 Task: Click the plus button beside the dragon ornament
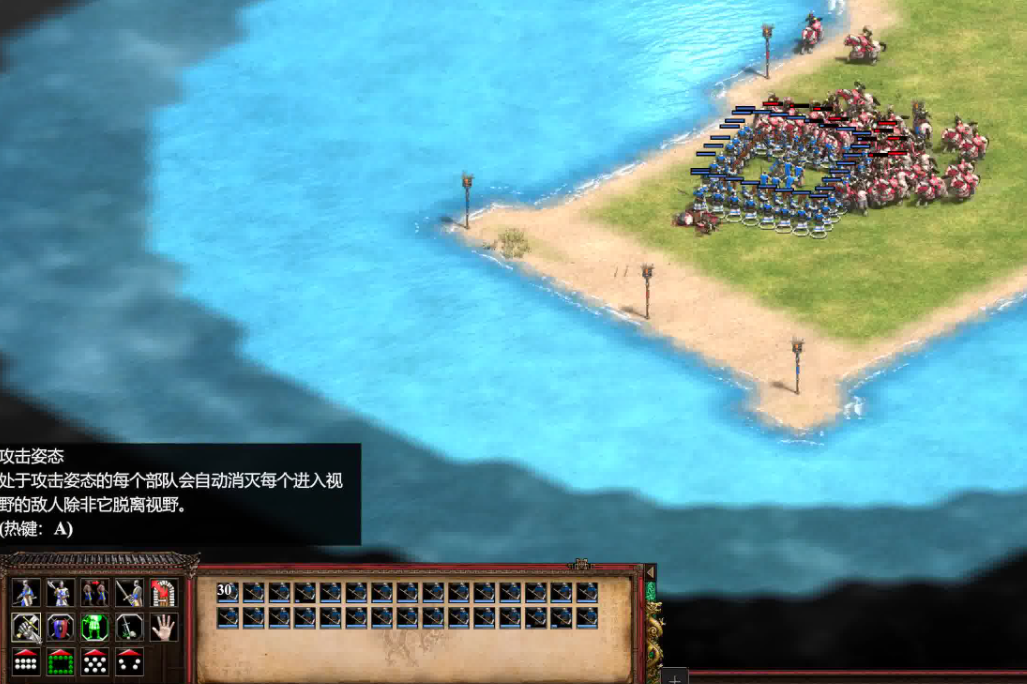674,677
